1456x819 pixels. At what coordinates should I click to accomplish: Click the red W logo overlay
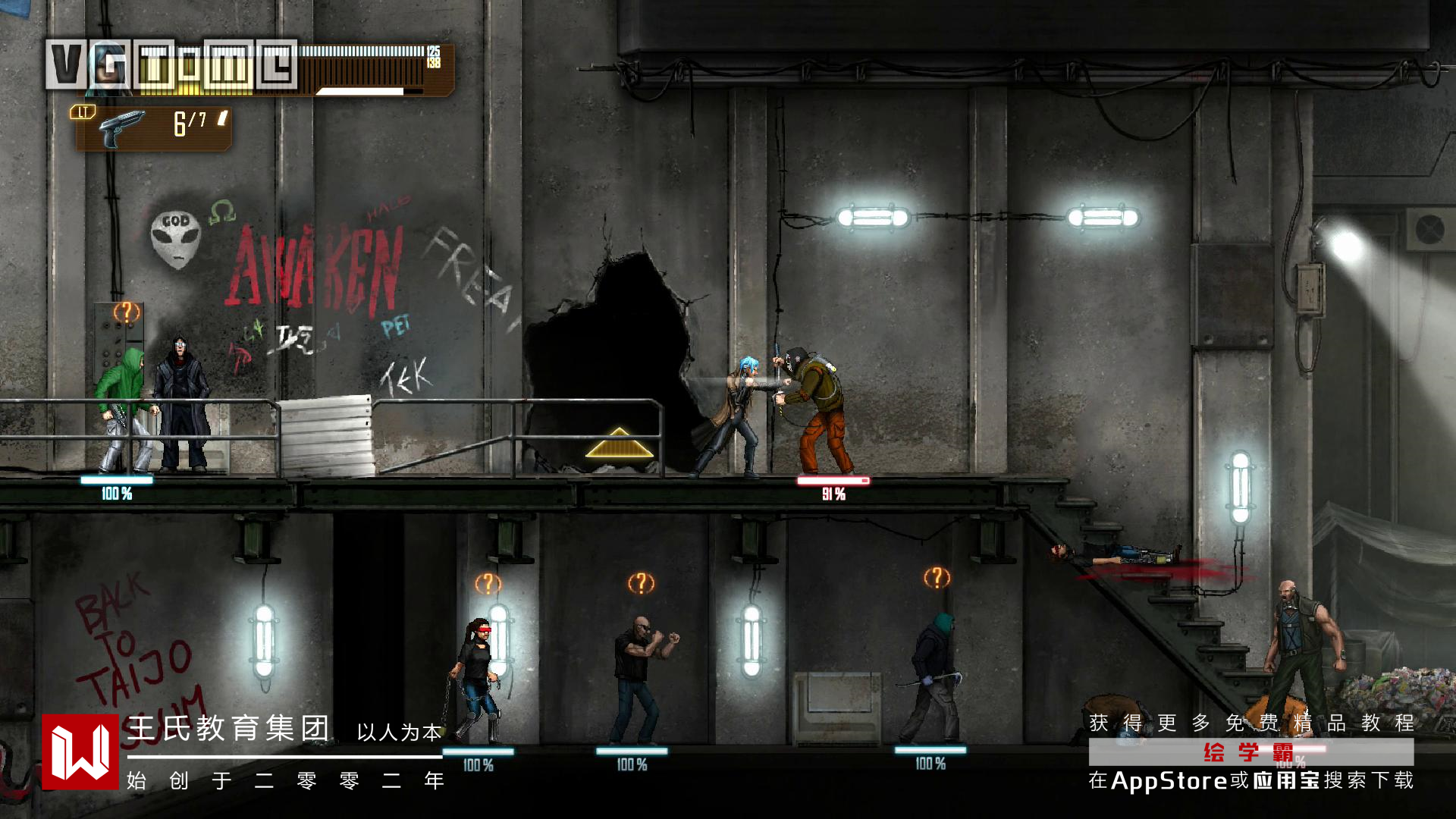80,752
